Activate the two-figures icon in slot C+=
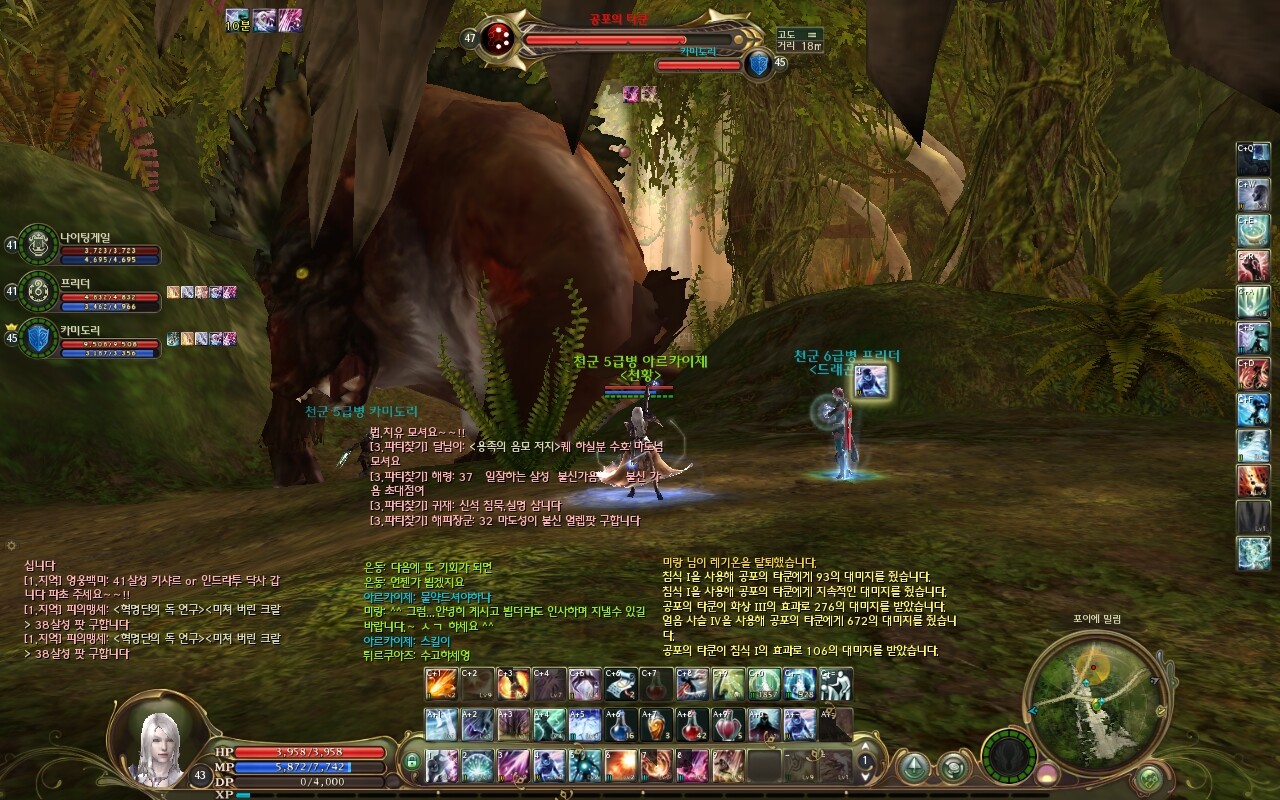1280x800 pixels. (836, 684)
